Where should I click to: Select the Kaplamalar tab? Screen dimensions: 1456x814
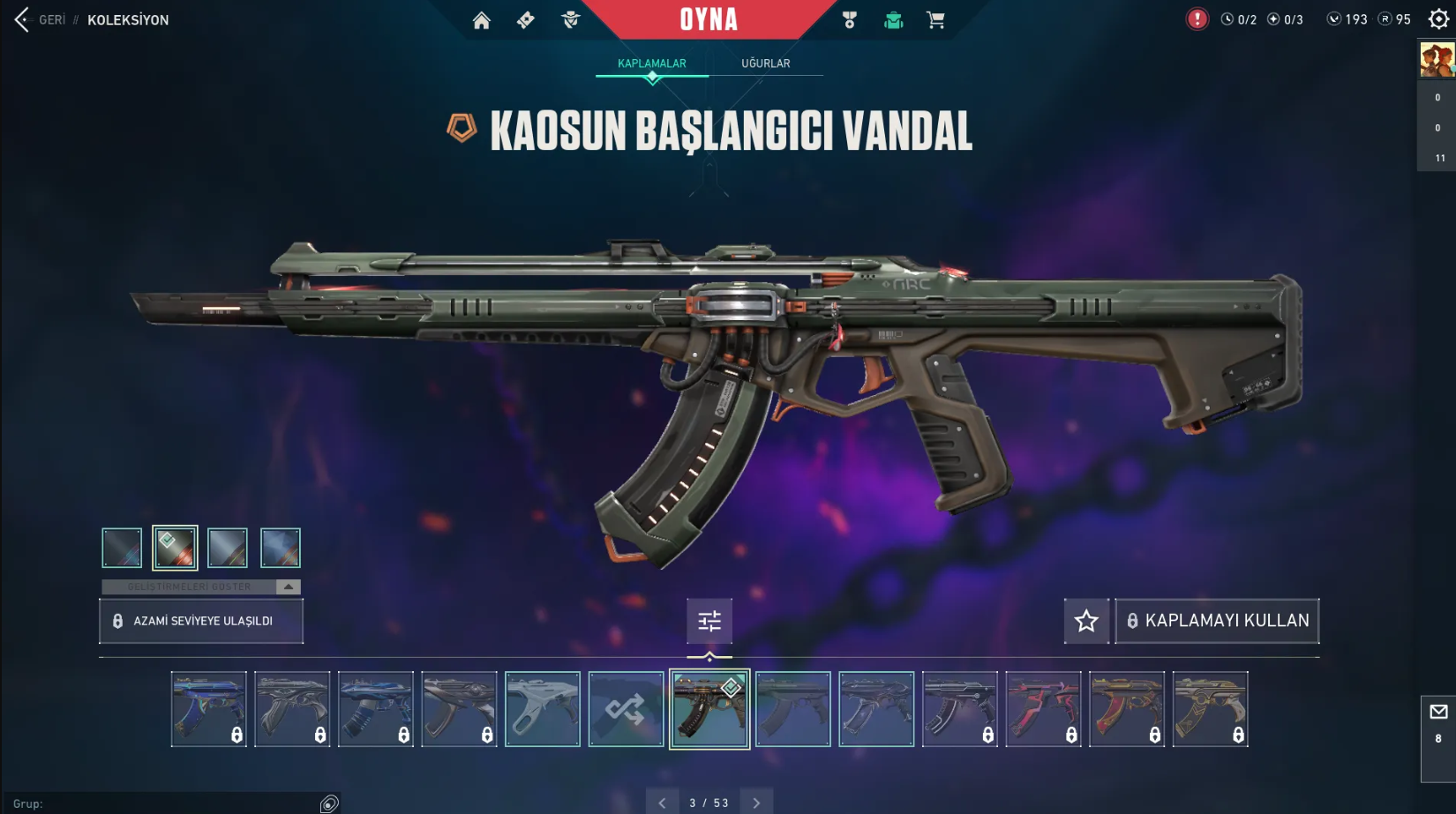pos(651,63)
